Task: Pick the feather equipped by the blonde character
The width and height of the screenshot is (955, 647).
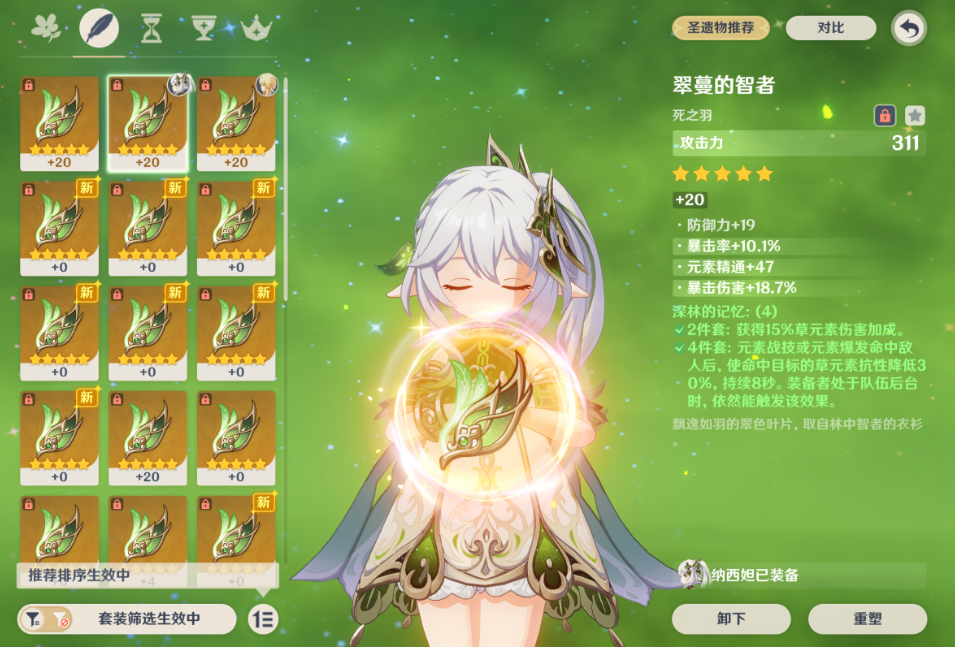Action: pos(236,122)
